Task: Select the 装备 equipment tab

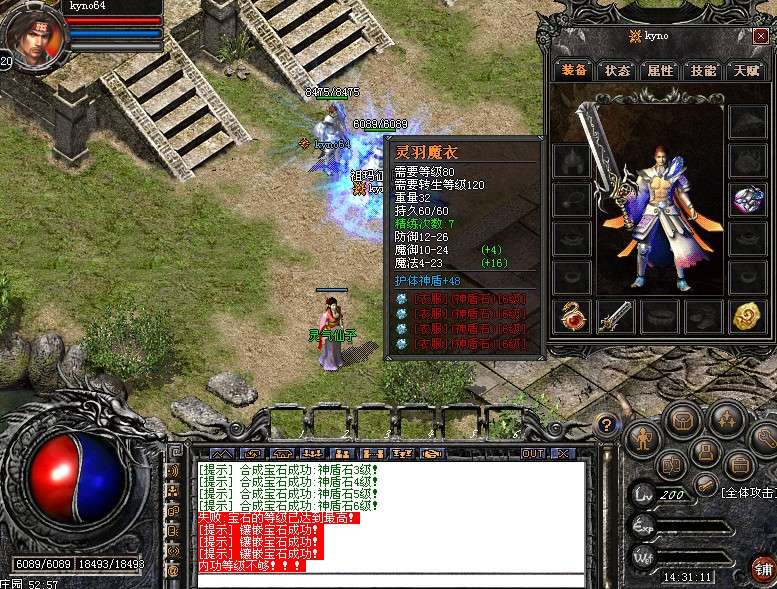Action: [x=574, y=71]
